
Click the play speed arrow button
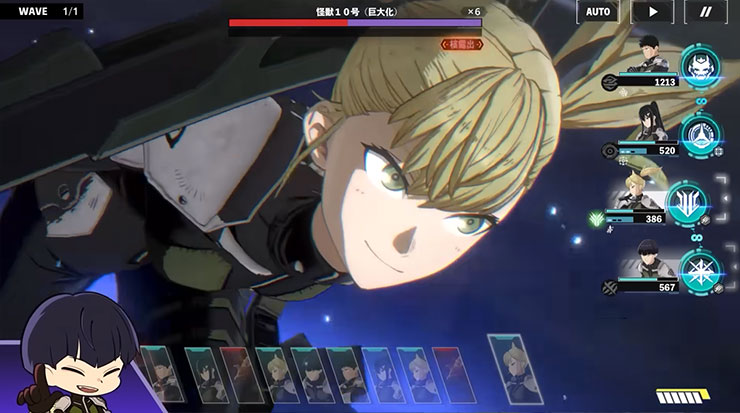click(652, 12)
